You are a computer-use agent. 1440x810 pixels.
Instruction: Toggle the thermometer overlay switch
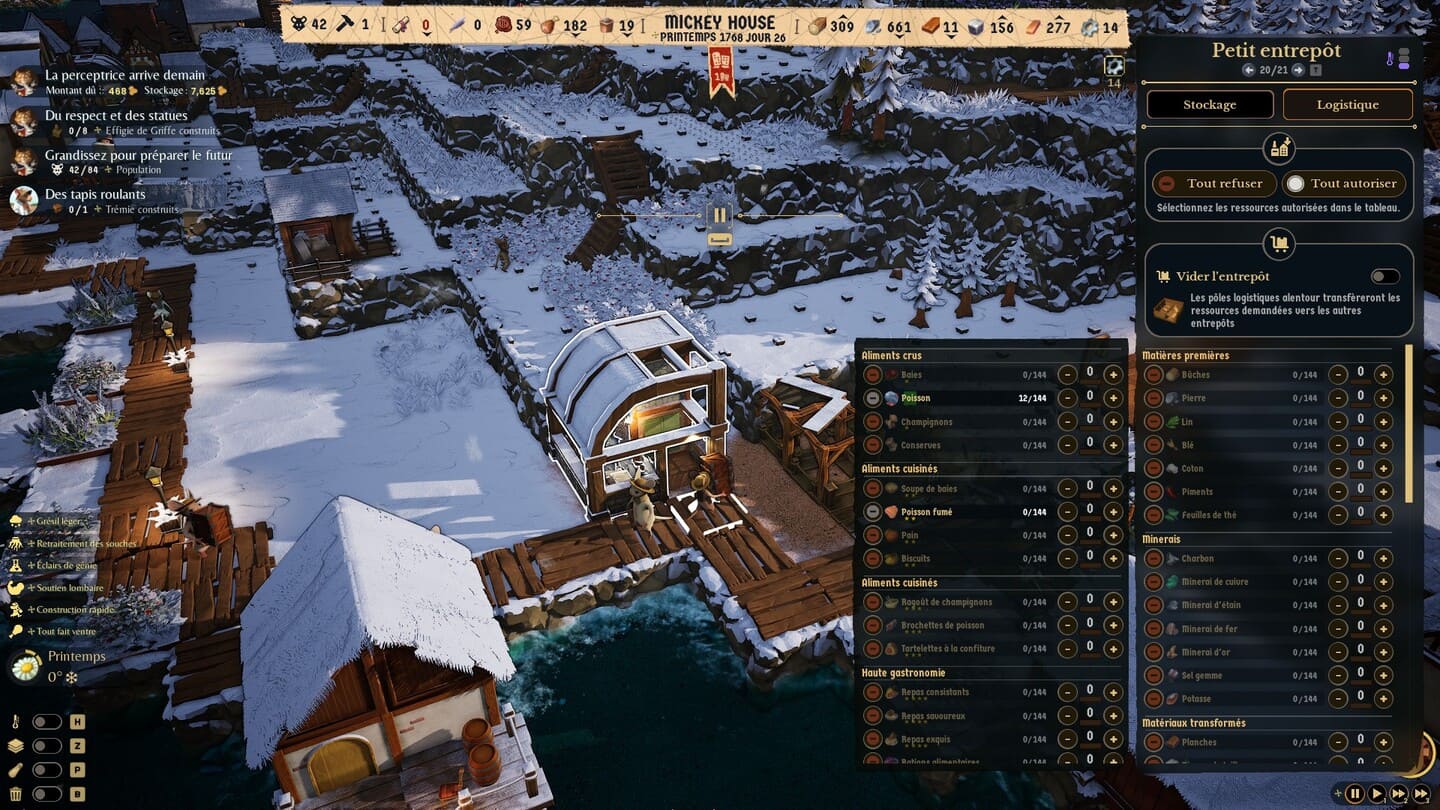(x=46, y=722)
